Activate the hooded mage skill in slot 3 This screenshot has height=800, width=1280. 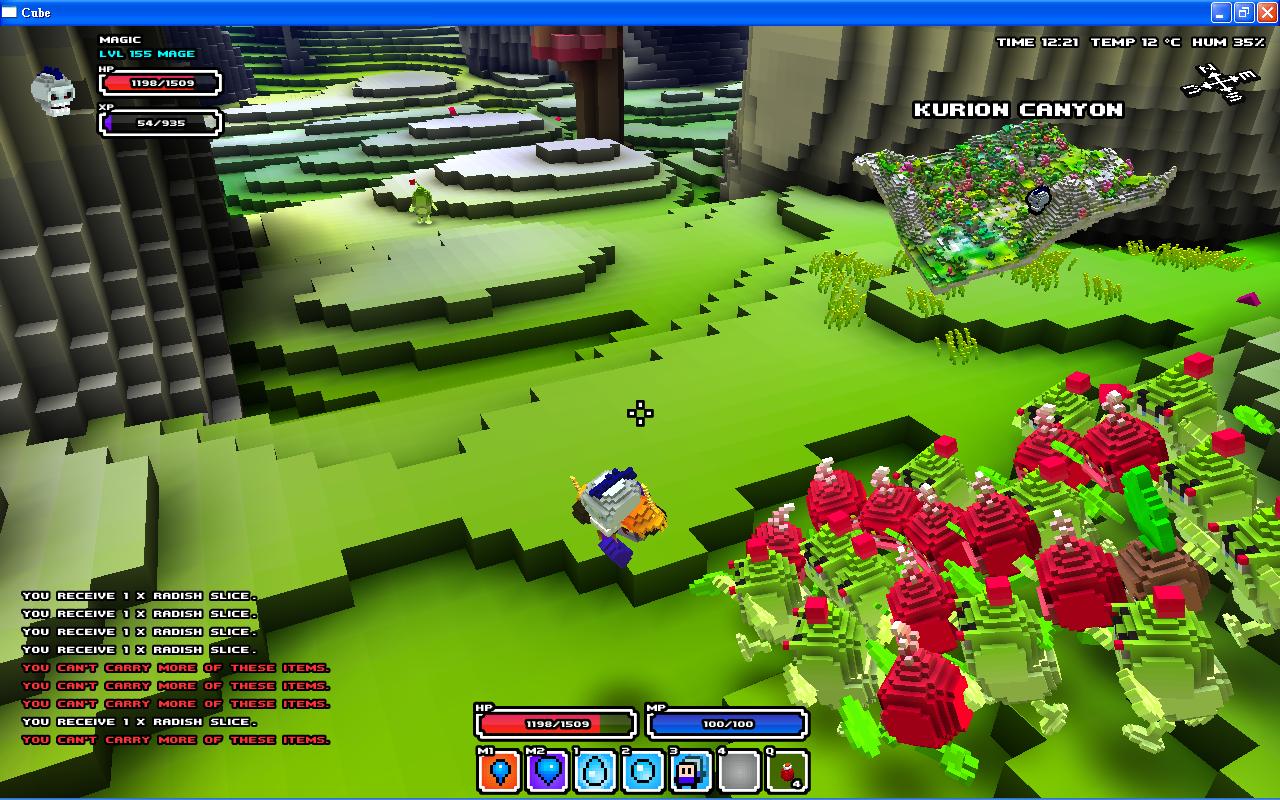(x=691, y=772)
